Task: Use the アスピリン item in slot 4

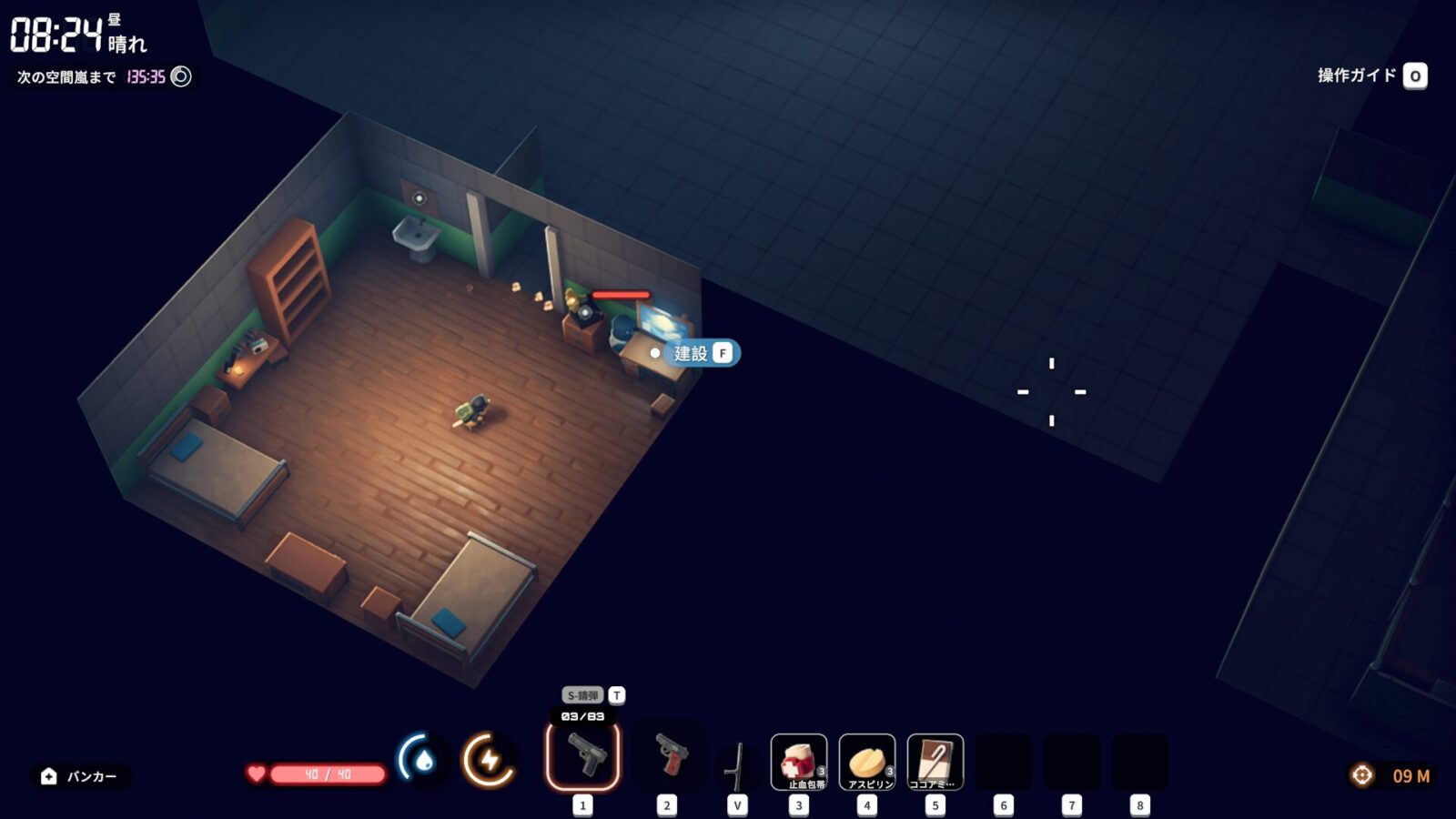Action: coord(867,761)
